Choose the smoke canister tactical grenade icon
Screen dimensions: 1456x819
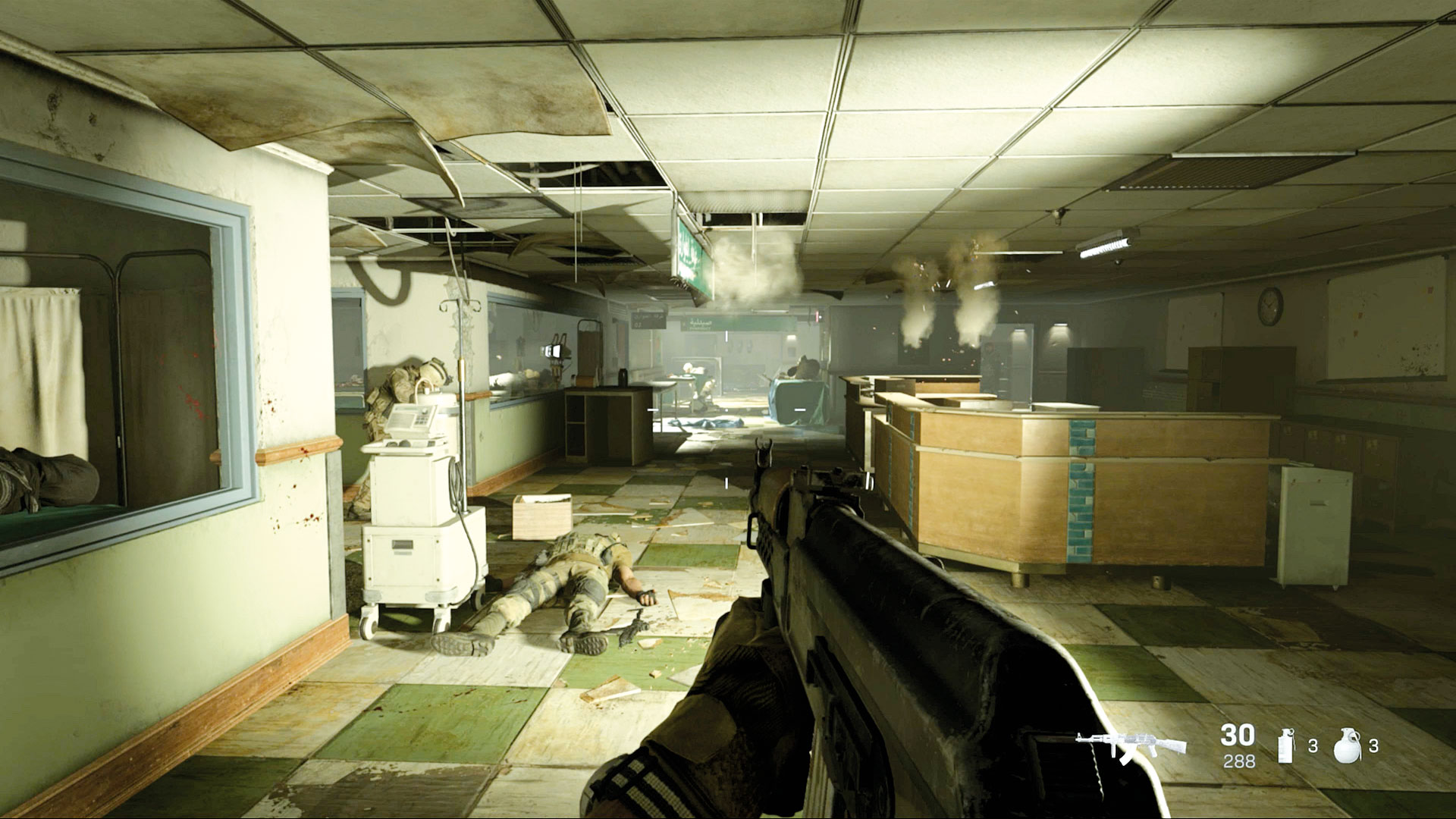pos(1287,745)
